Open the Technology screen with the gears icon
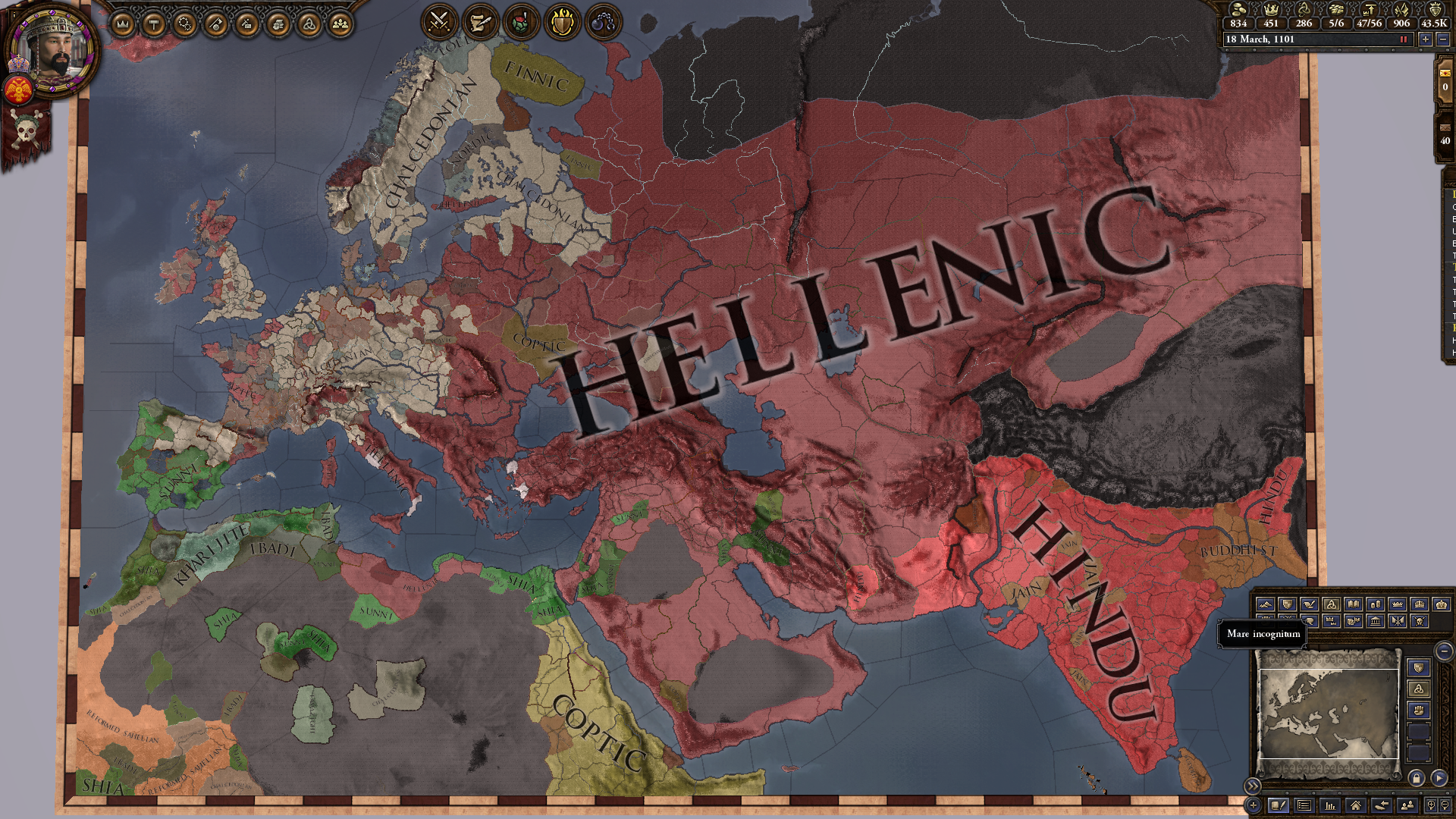This screenshot has height=819, width=1456. [x=184, y=23]
